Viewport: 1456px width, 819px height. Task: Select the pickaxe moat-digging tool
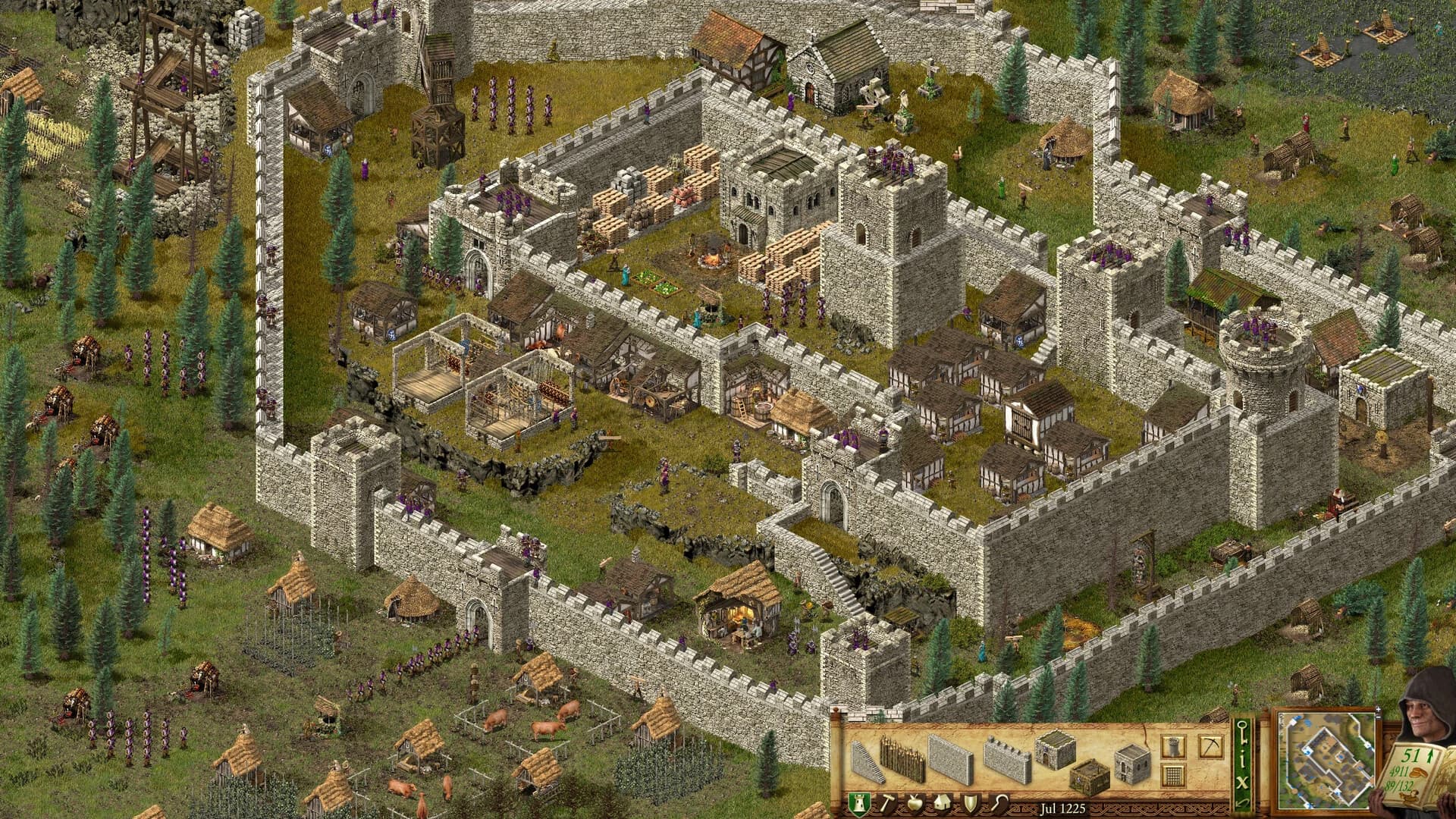pyautogui.click(x=1211, y=747)
